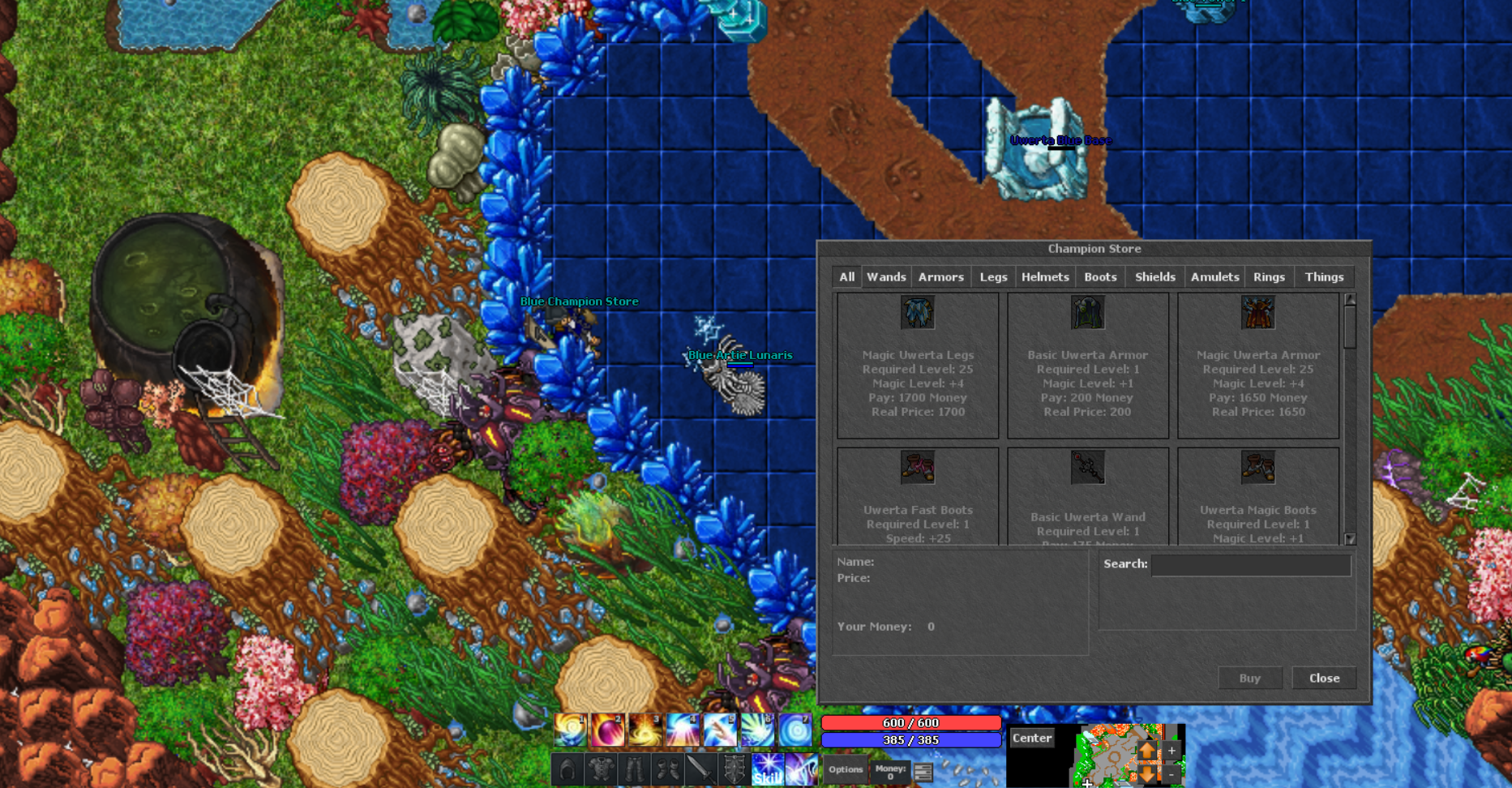
Task: Switch to the Wands tab in Champion Store
Action: [x=887, y=276]
